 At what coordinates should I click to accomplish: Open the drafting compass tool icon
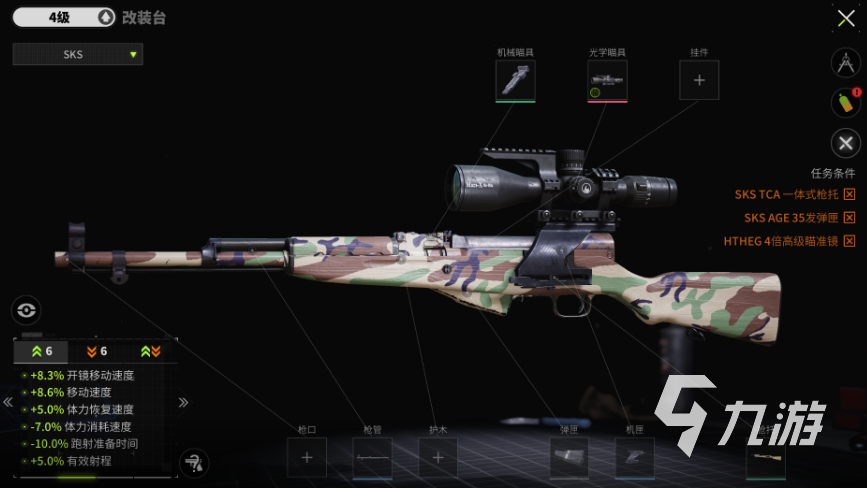tap(846, 62)
